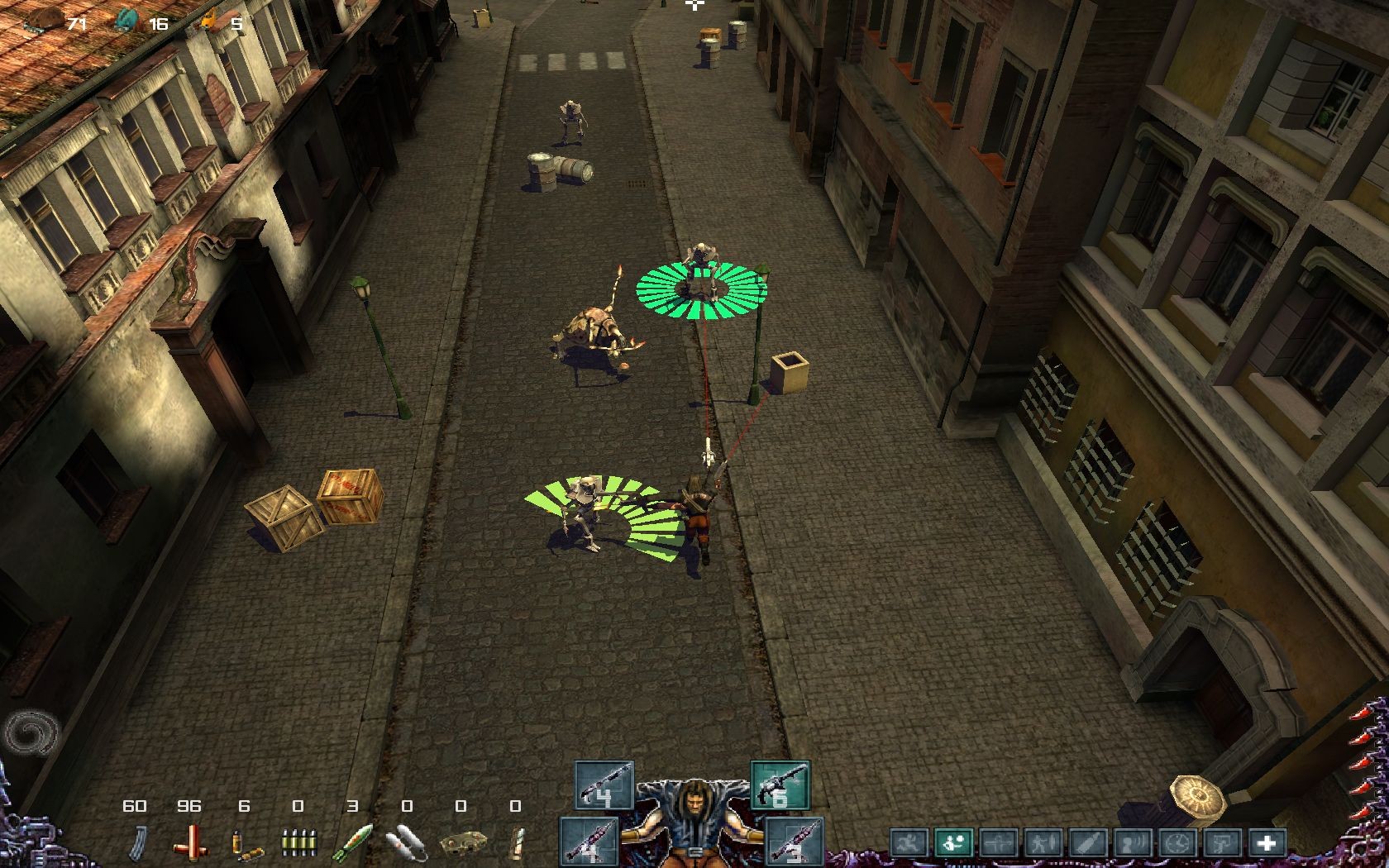Open the white plus sign button

(x=1266, y=843)
